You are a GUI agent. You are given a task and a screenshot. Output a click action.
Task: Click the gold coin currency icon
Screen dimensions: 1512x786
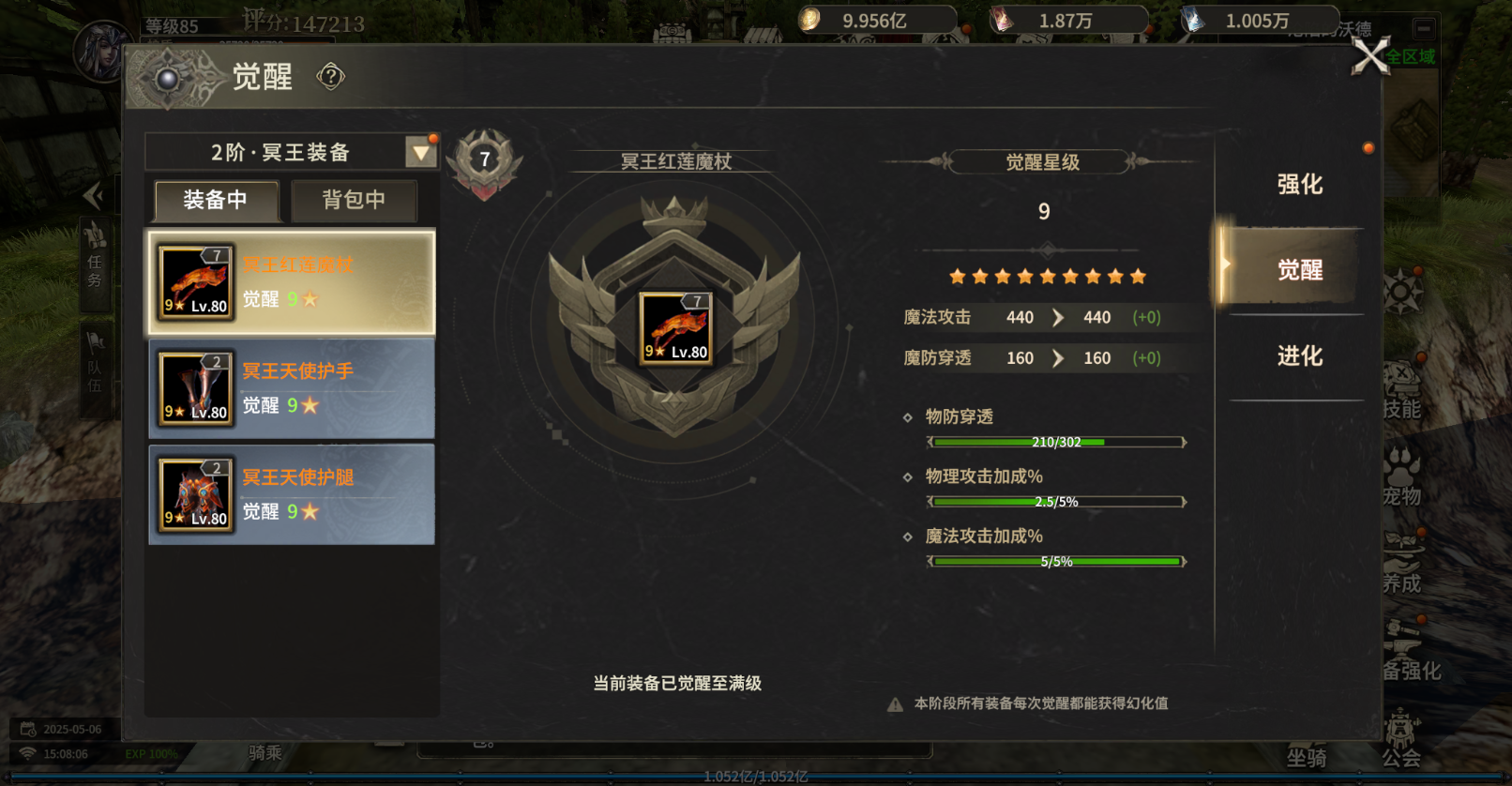click(x=809, y=17)
